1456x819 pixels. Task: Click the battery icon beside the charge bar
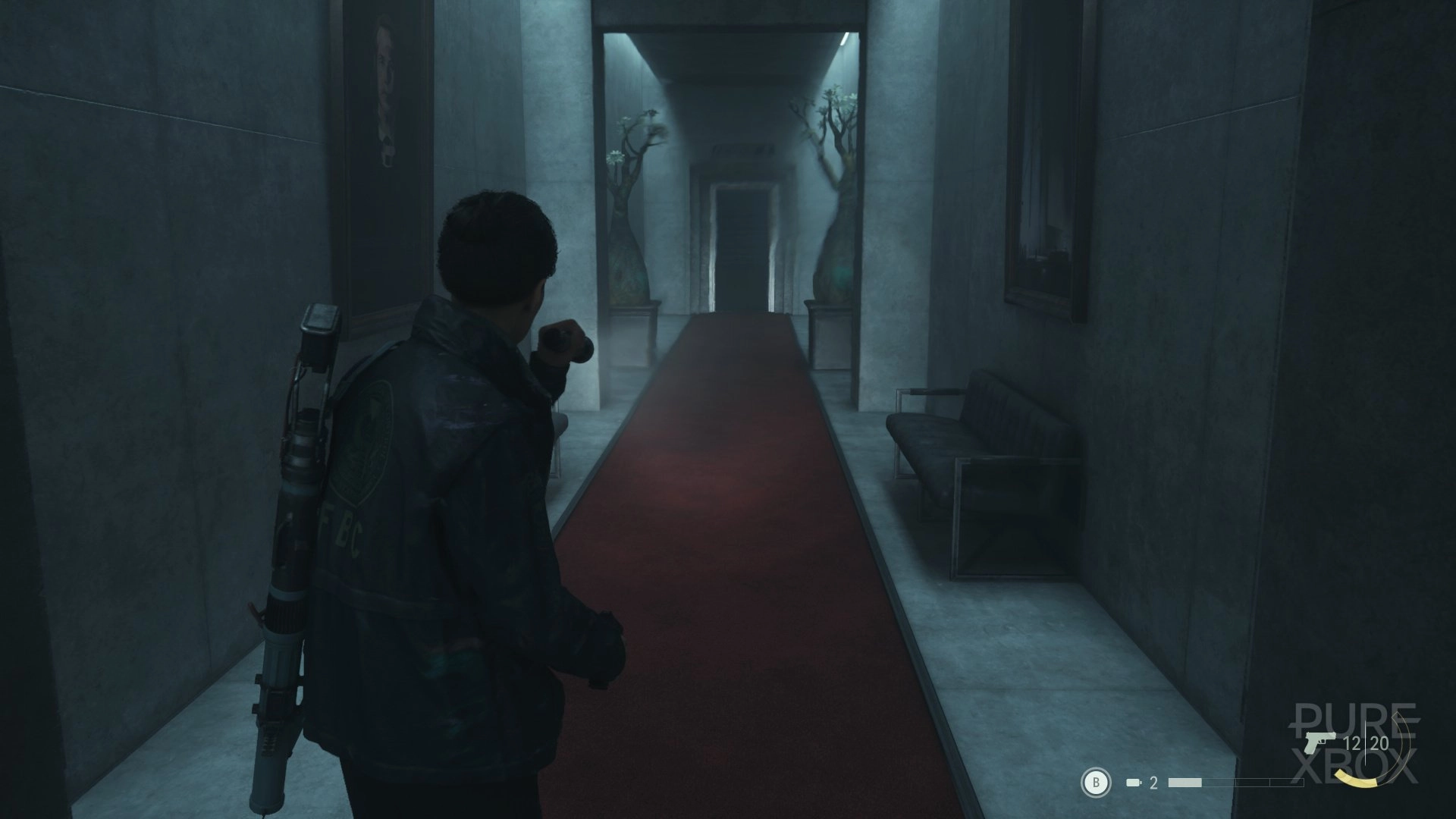[1134, 781]
